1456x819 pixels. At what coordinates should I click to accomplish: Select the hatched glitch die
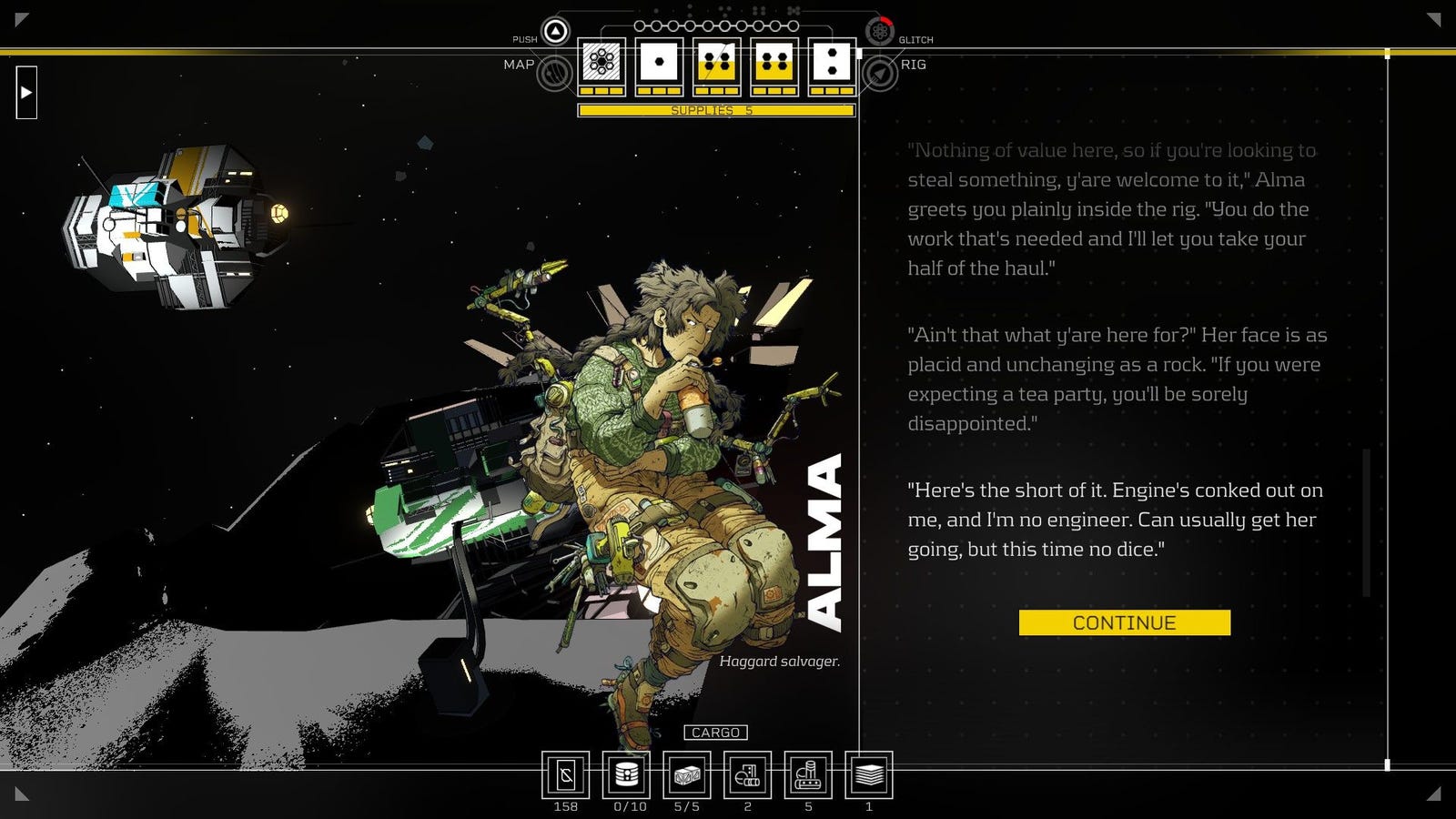(x=602, y=63)
